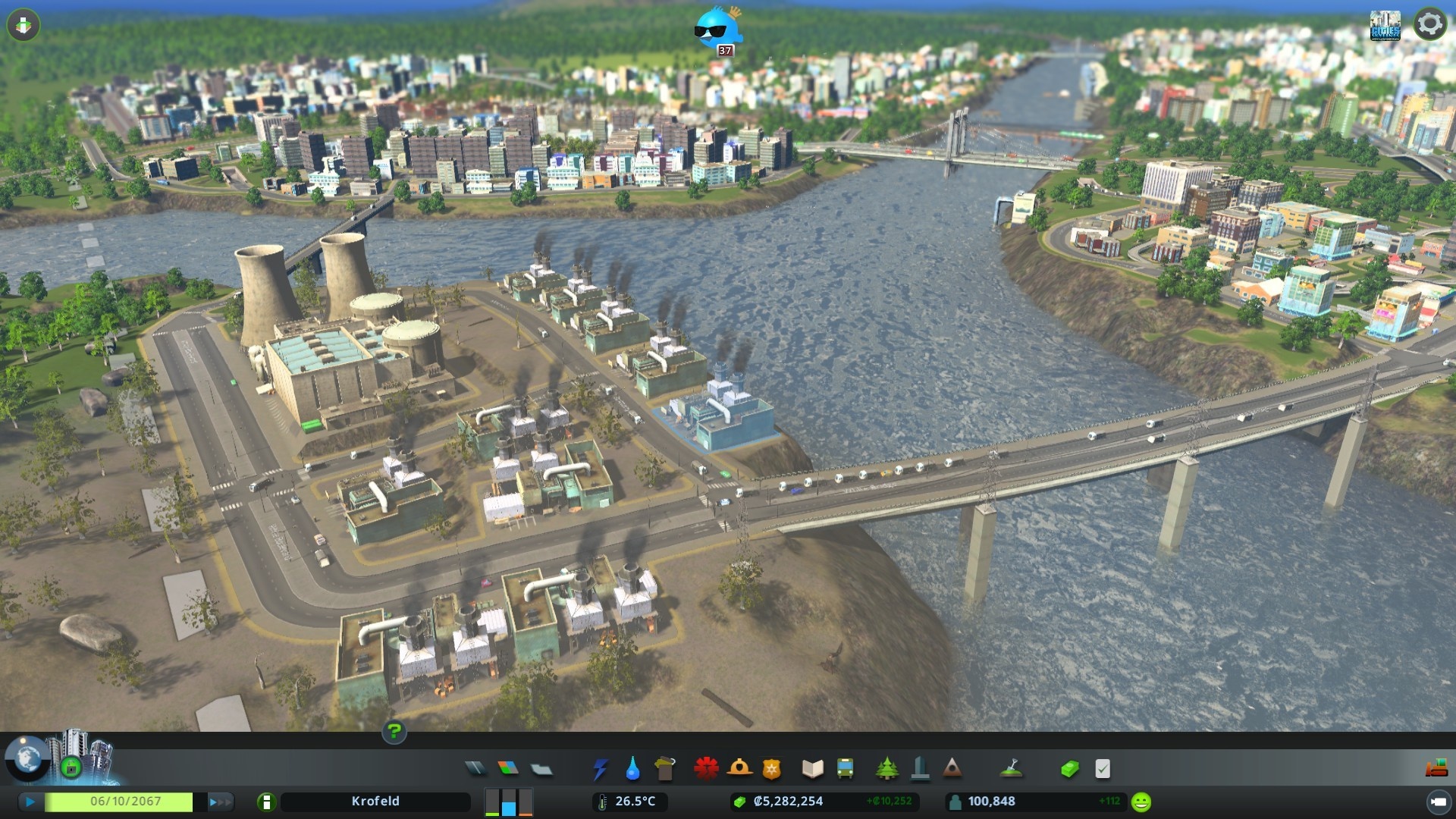Select the Landscaping shovel tool
1456x819 pixels.
[1011, 769]
